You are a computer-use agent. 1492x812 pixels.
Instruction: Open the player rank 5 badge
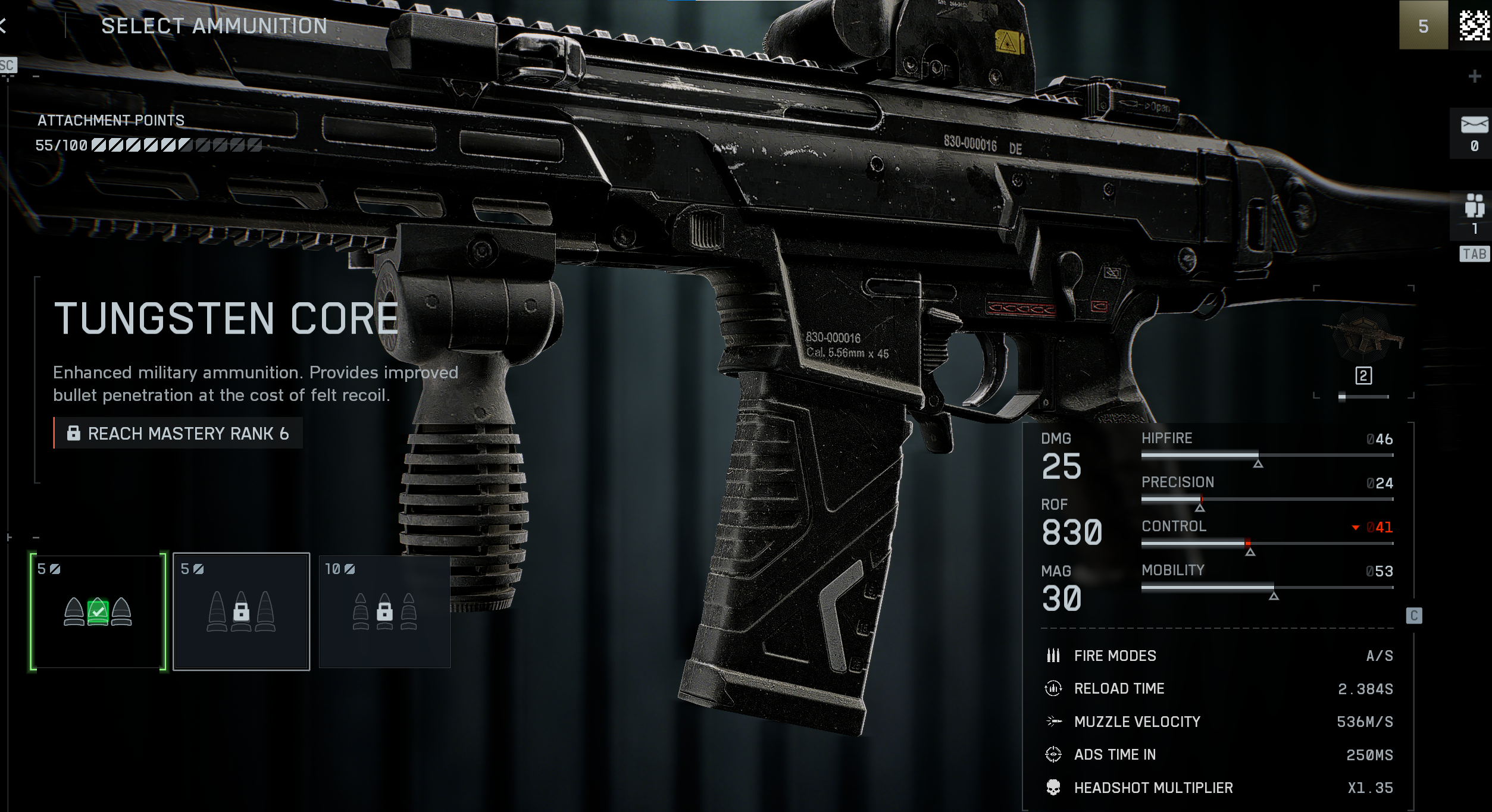click(x=1423, y=26)
